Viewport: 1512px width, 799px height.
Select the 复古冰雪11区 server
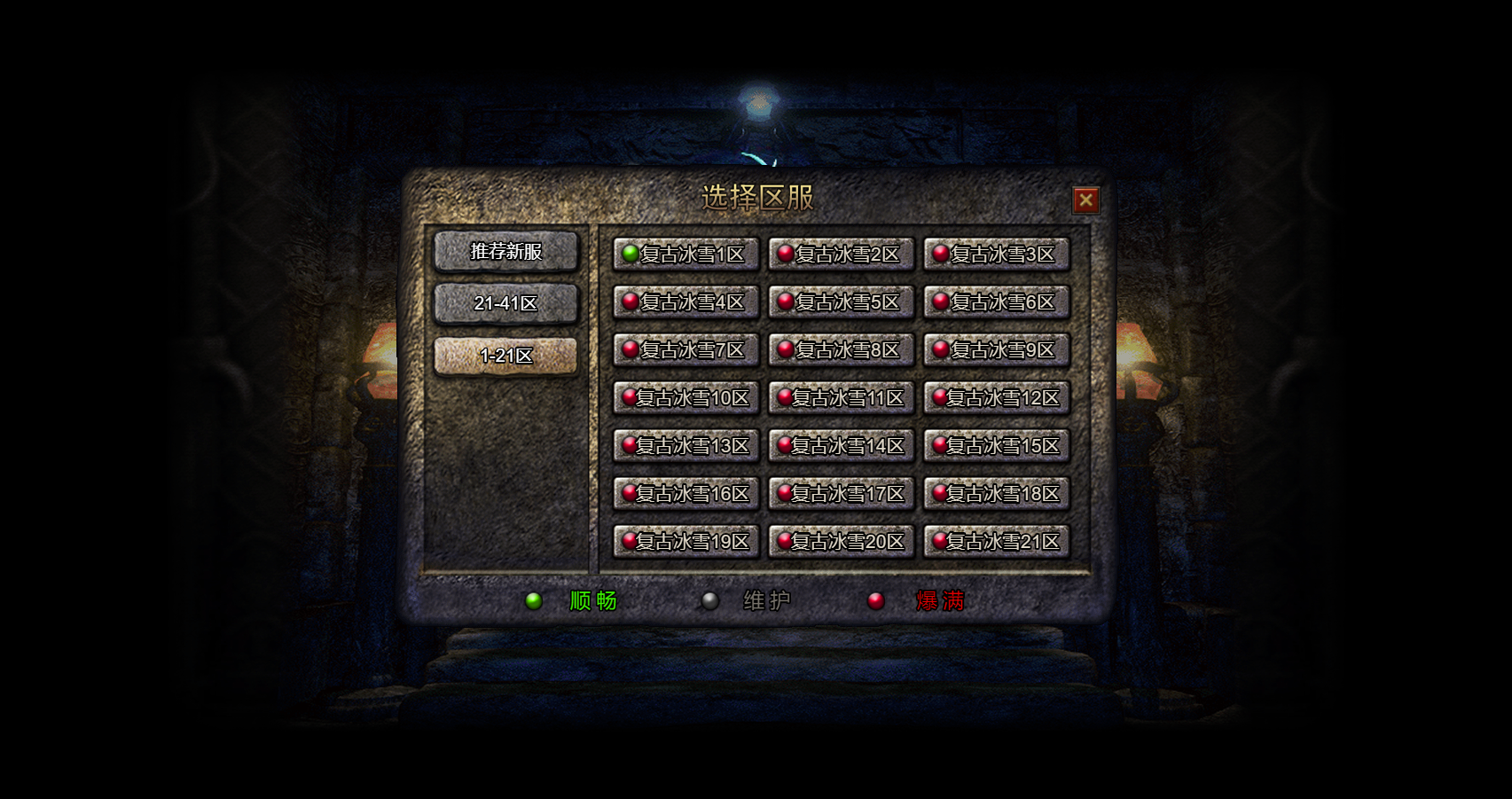[841, 398]
